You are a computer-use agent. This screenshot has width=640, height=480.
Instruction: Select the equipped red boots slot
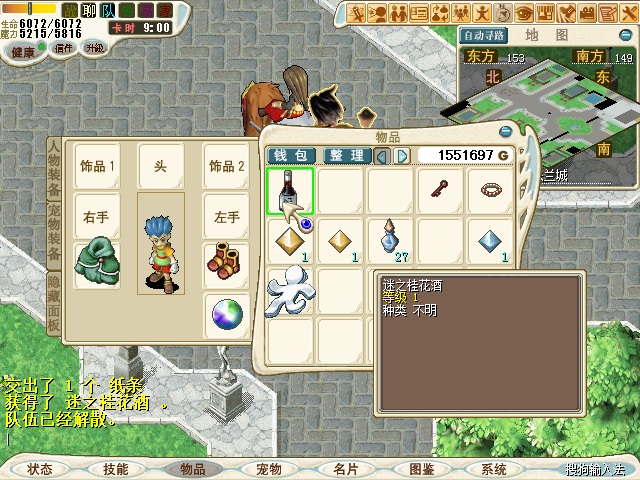pos(226,262)
